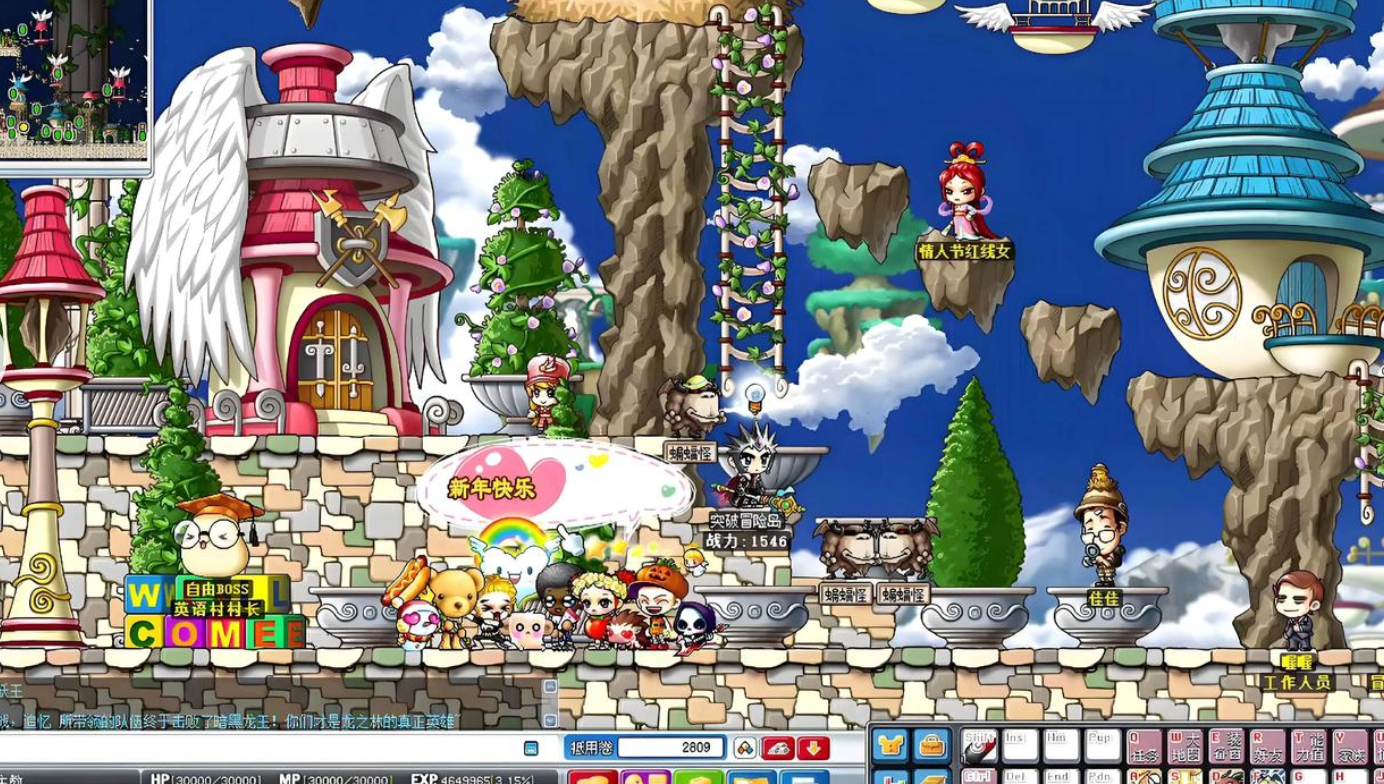Open the equipment window (E 装备窗) slot
This screenshot has width=1384, height=784.
(x=1227, y=747)
